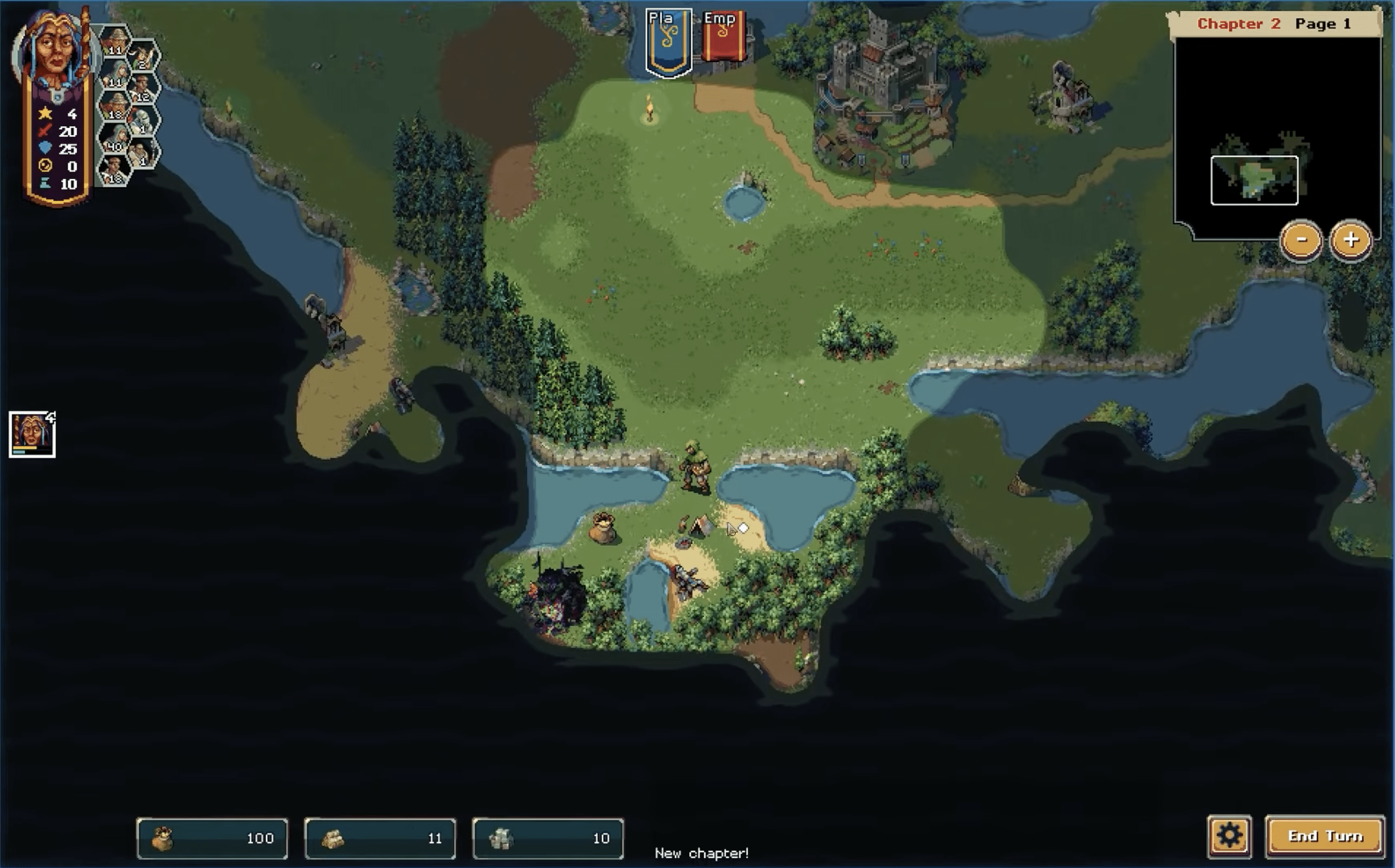Zoom in the minimap with plus button
This screenshot has width=1395, height=868.
1350,240
